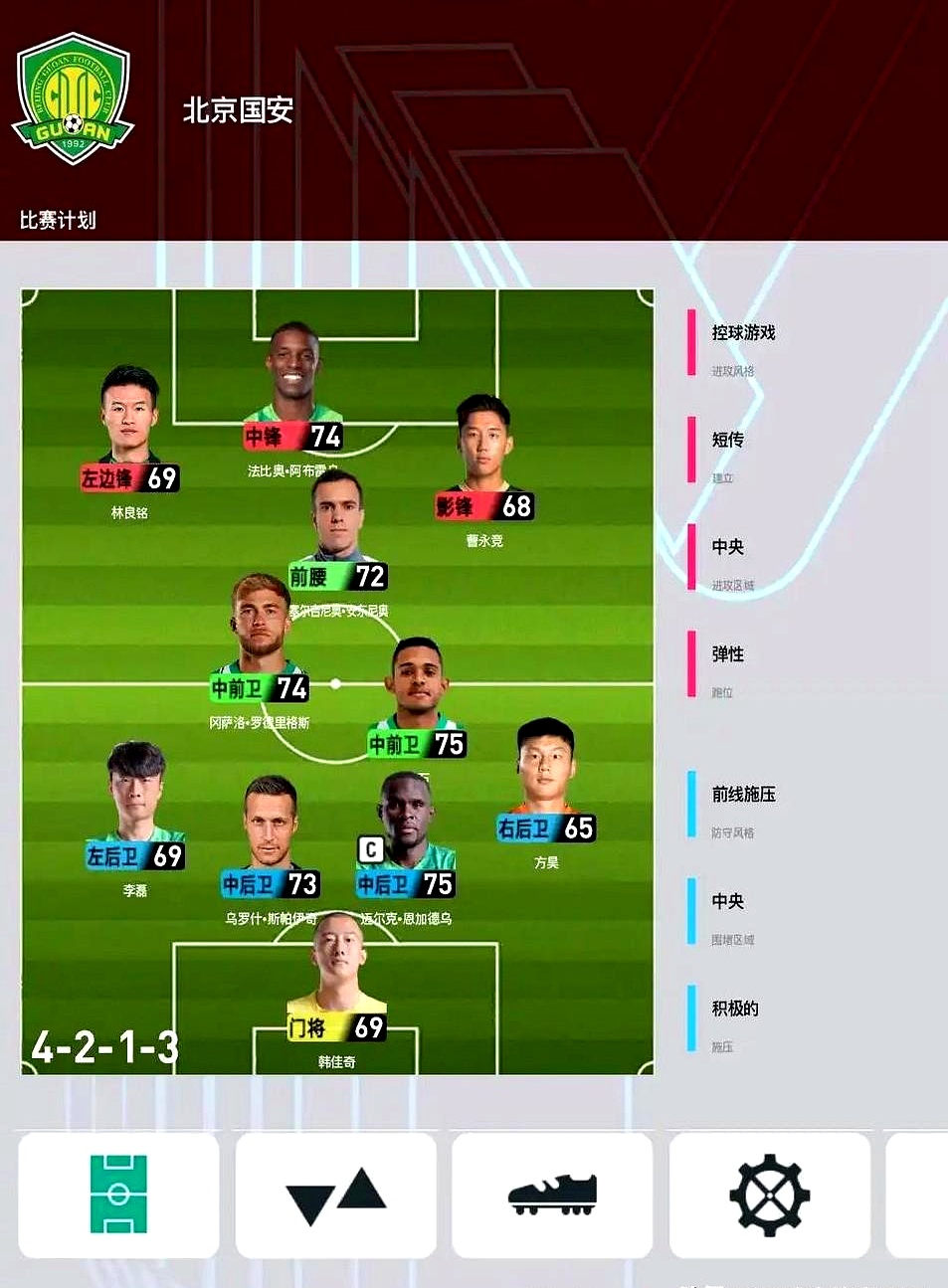The height and width of the screenshot is (1288, 948).
Task: Change the 控球游戏 attacking style
Action: [743, 344]
